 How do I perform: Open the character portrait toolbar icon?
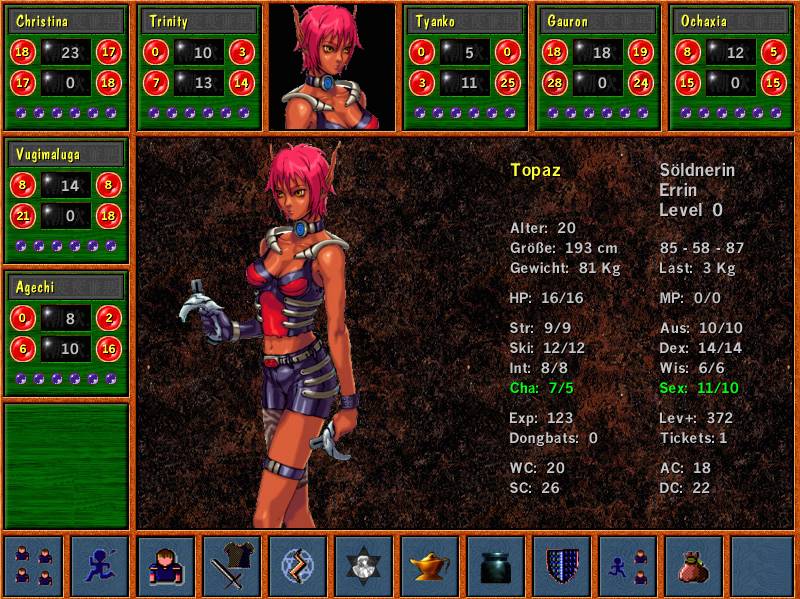tap(166, 566)
